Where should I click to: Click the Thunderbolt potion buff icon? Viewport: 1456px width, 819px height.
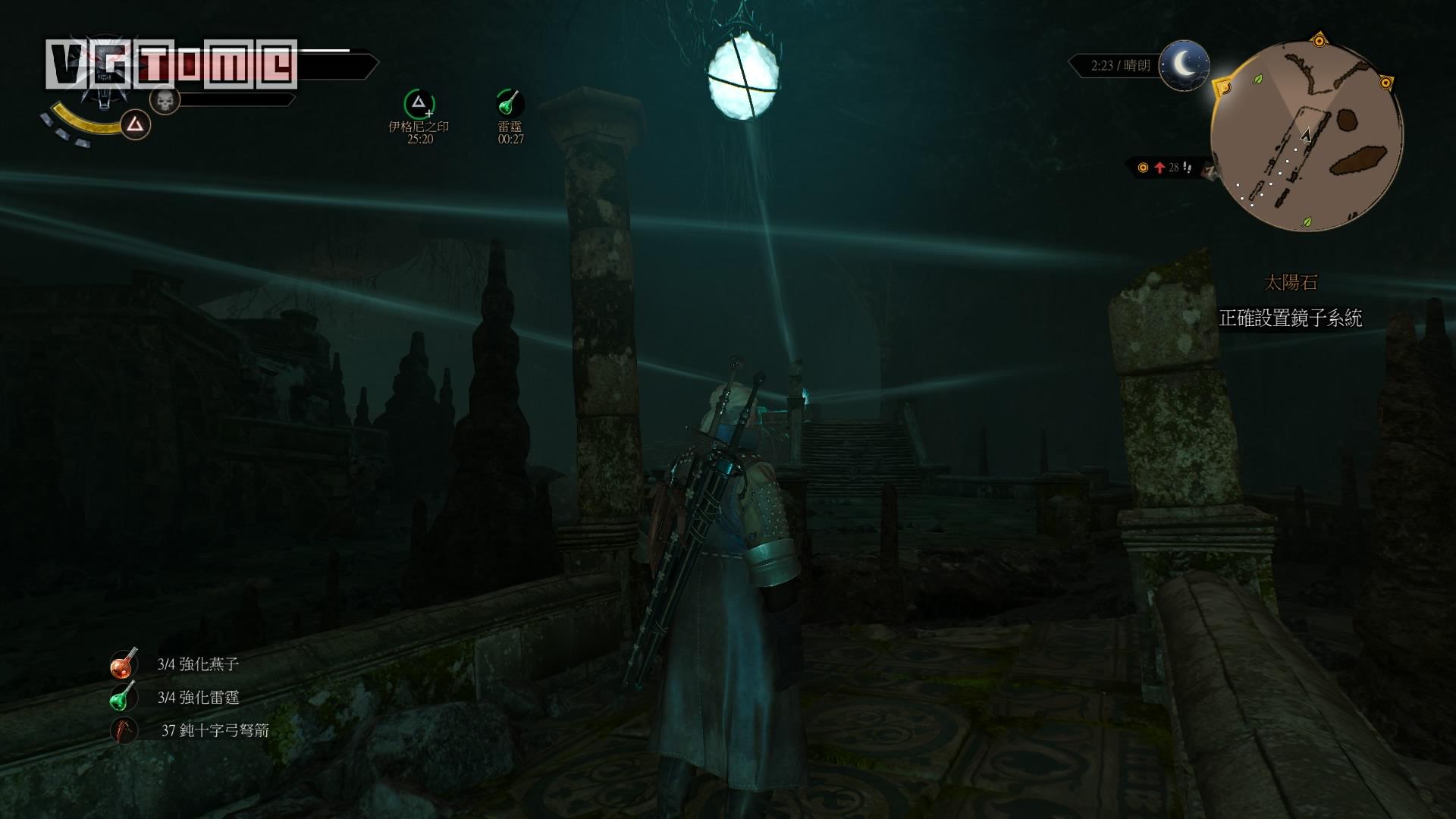coord(510,103)
